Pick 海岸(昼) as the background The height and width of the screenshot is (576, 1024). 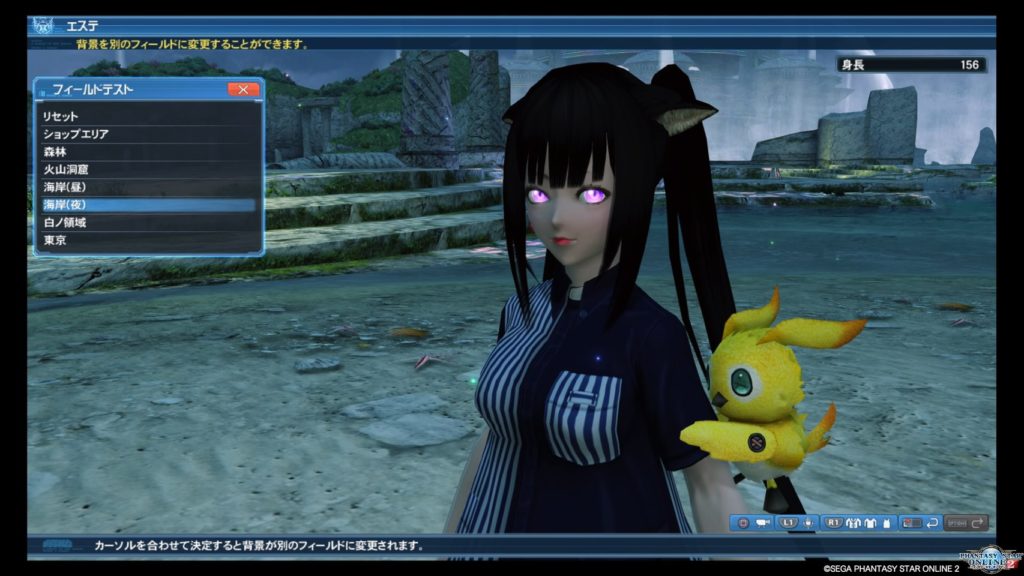148,187
